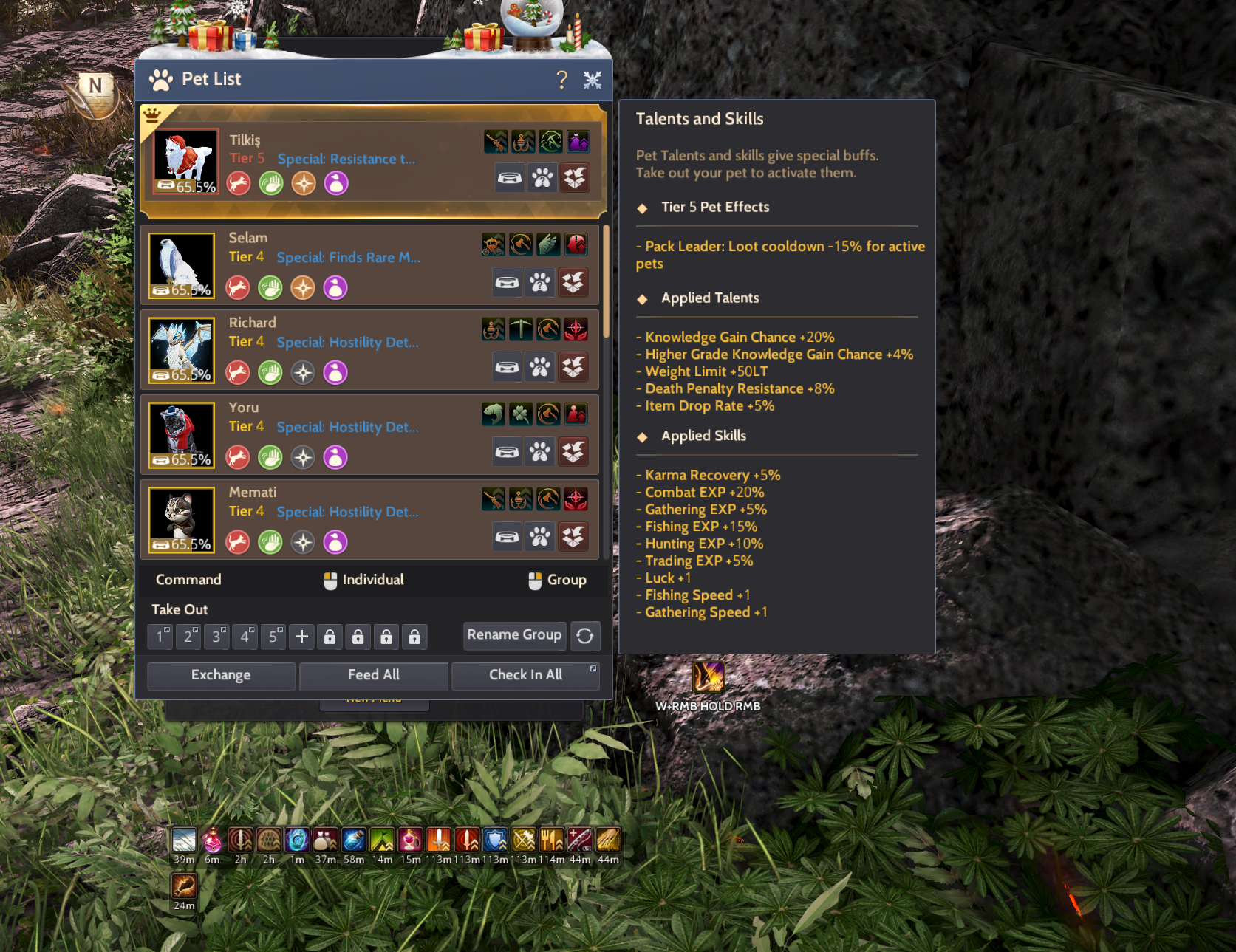
Task: Click Tilkiş's 65.5% hunger gauge
Action: tap(185, 186)
